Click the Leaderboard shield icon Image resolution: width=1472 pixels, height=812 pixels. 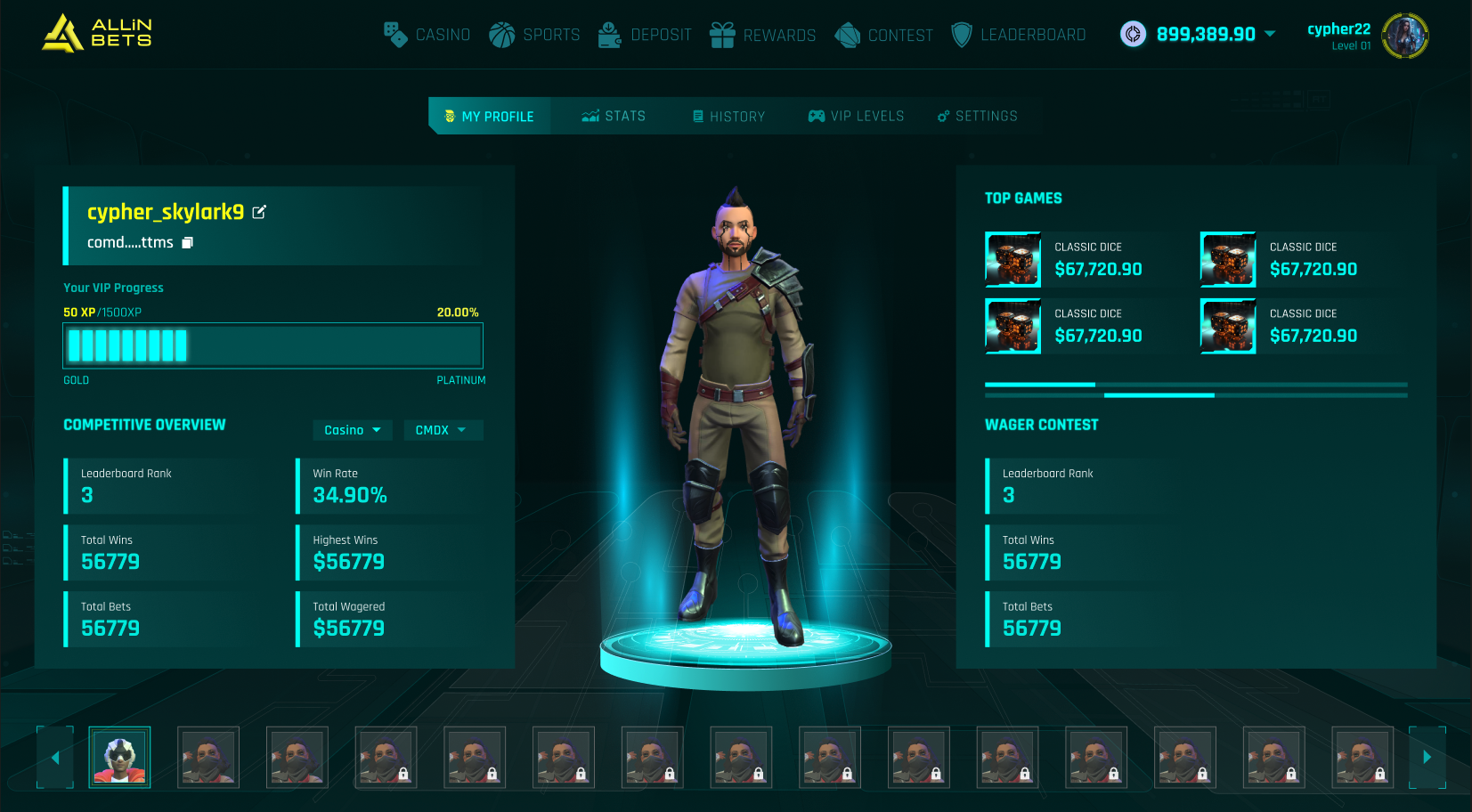click(963, 35)
